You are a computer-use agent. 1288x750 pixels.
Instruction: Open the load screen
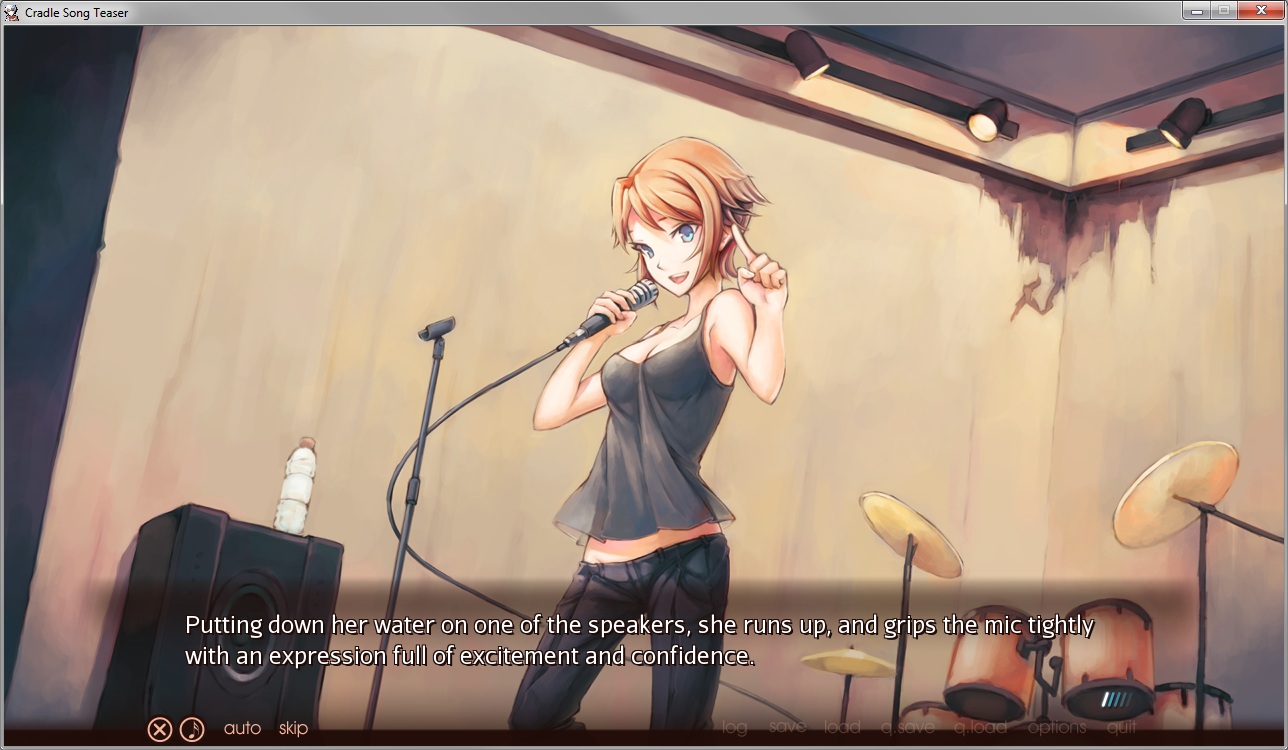(842, 728)
